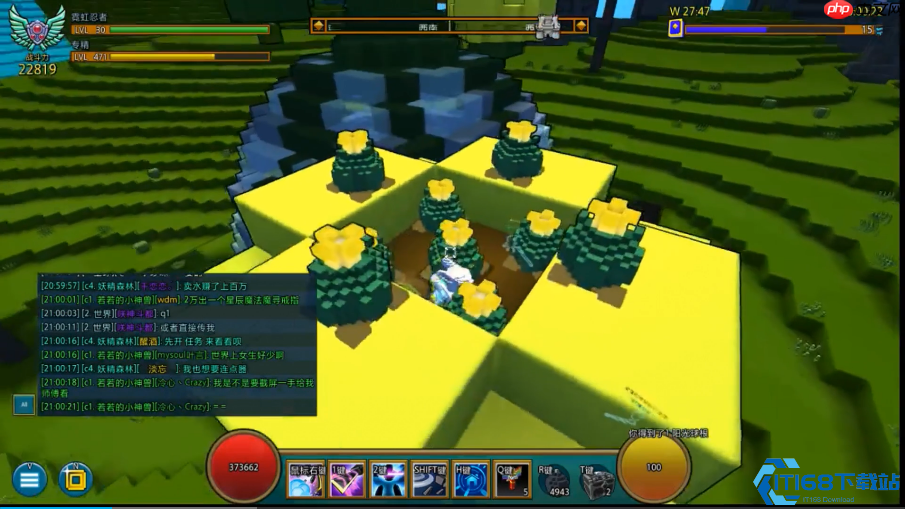The width and height of the screenshot is (905, 509).
Task: Open the round three-line main menu button
Action: (29, 479)
